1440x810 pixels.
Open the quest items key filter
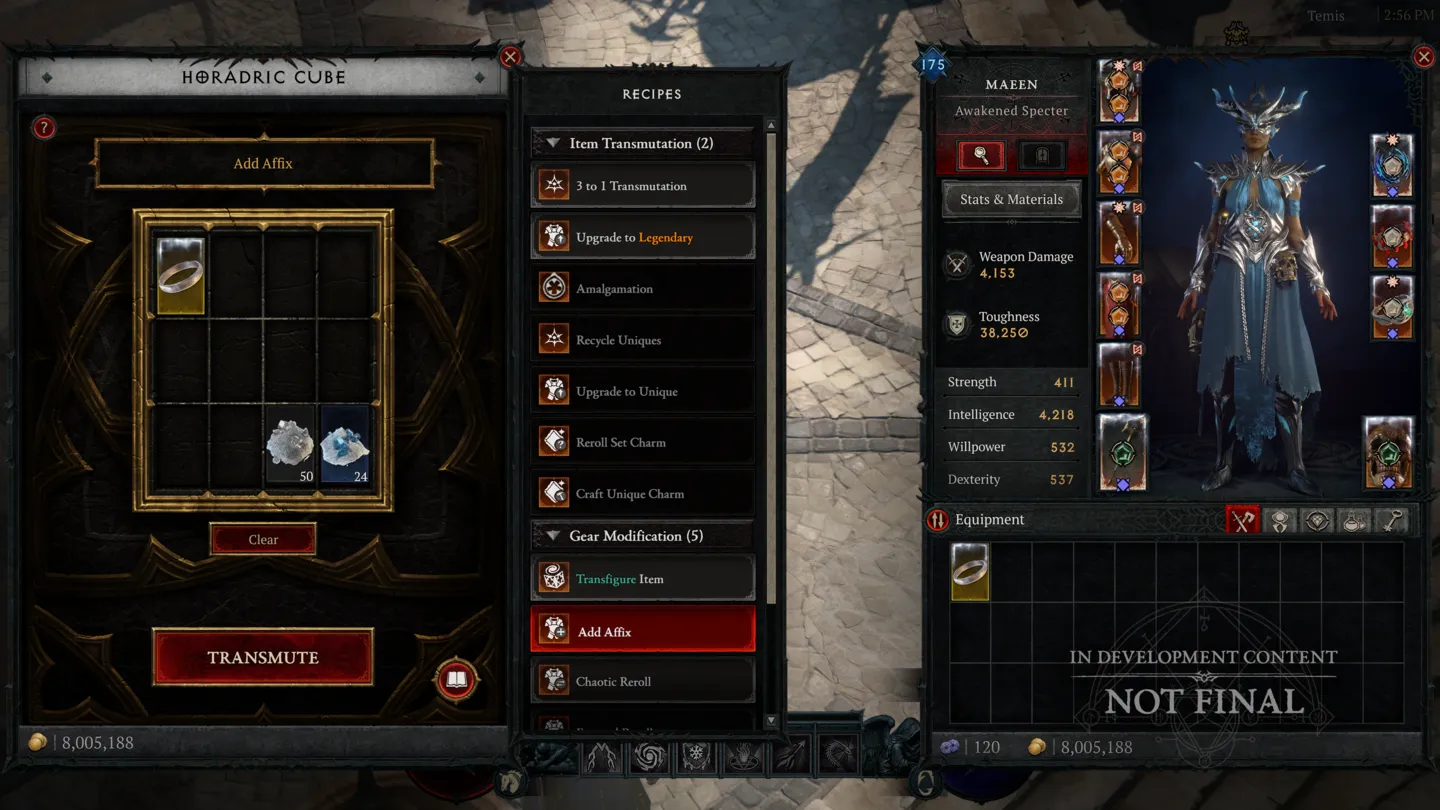1391,520
